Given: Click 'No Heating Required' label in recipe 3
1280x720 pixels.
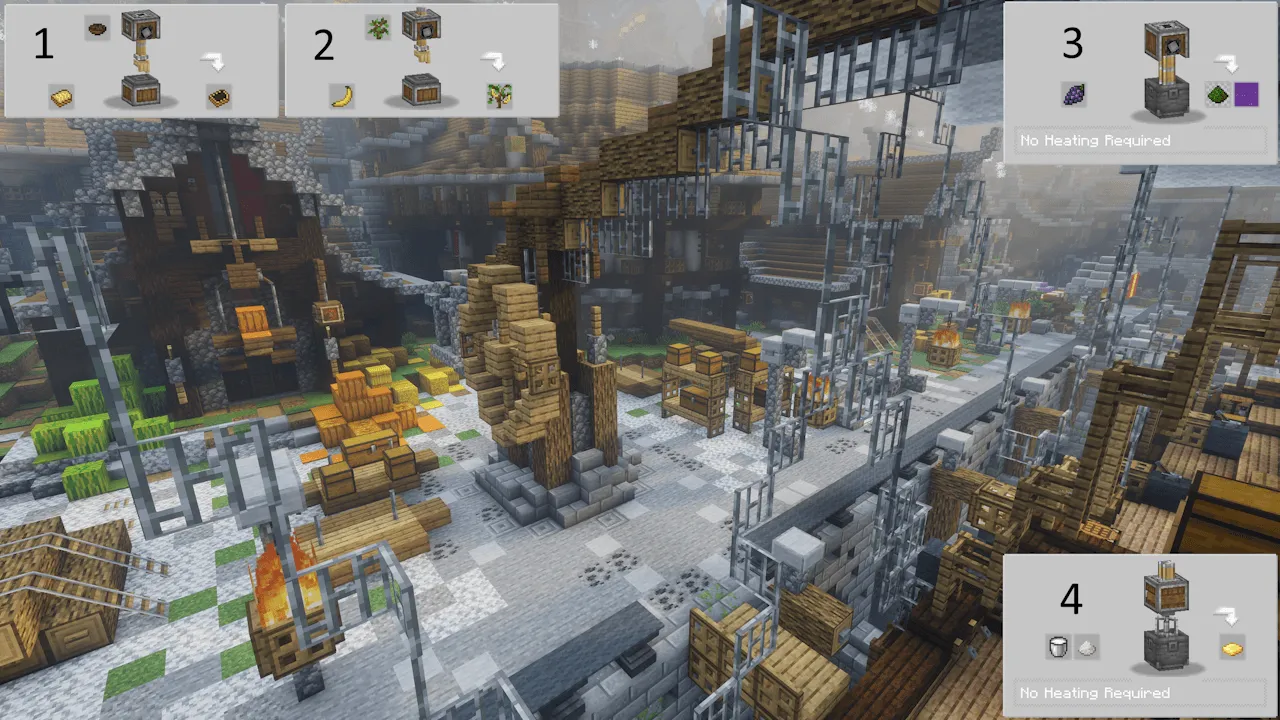Looking at the screenshot, I should pos(1094,140).
